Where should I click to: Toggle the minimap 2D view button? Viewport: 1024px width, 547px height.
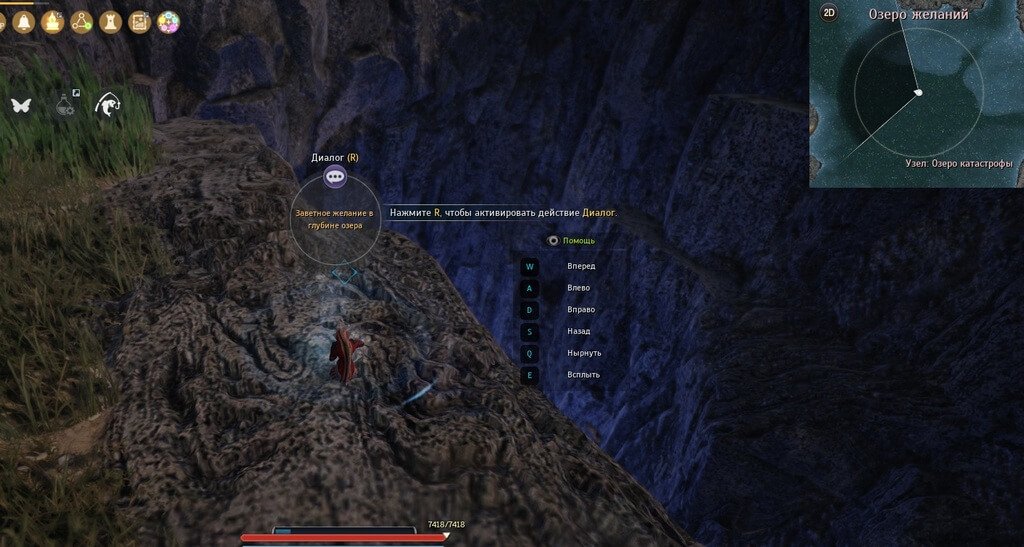point(828,13)
